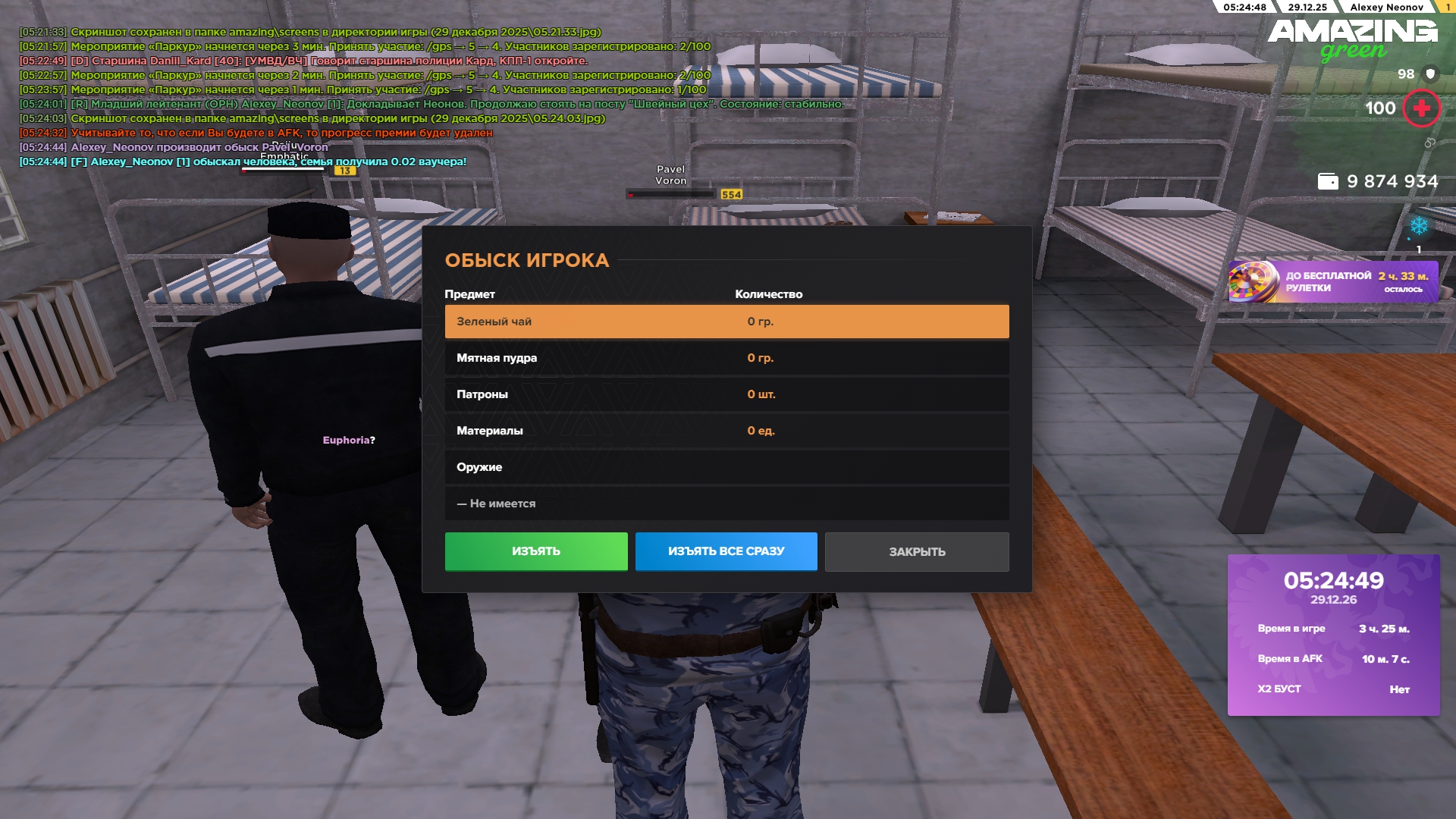Open the free roulette banner
Screen dimensions: 1456x819
click(x=1332, y=282)
